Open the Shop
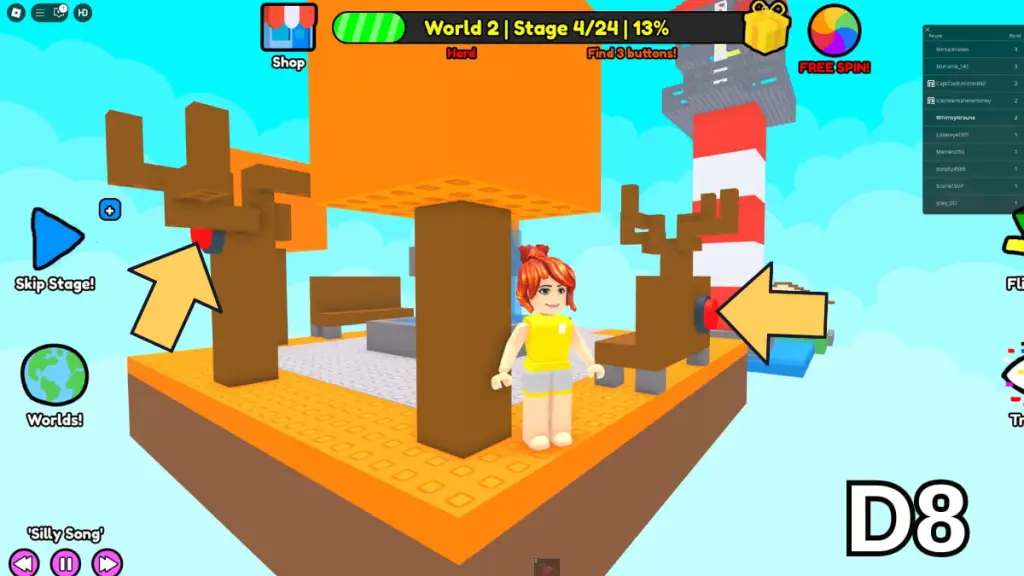 288,28
